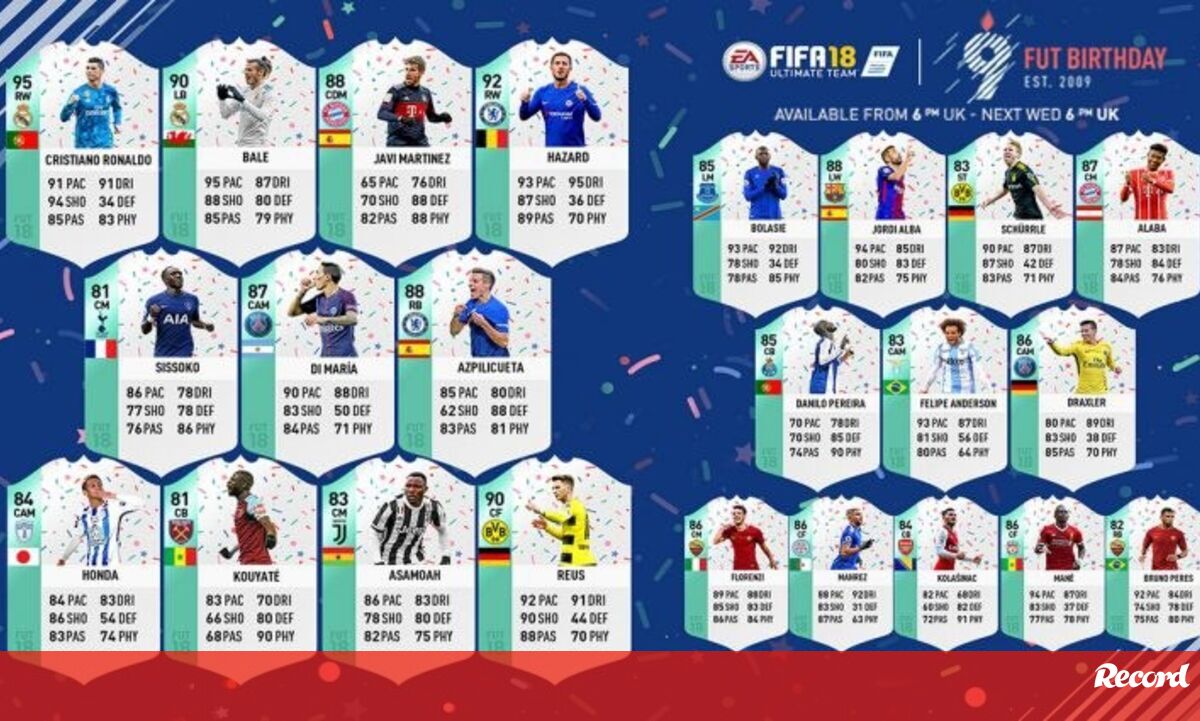1200x721 pixels.
Task: Choose the Bale 90-rated card
Action: [x=240, y=150]
